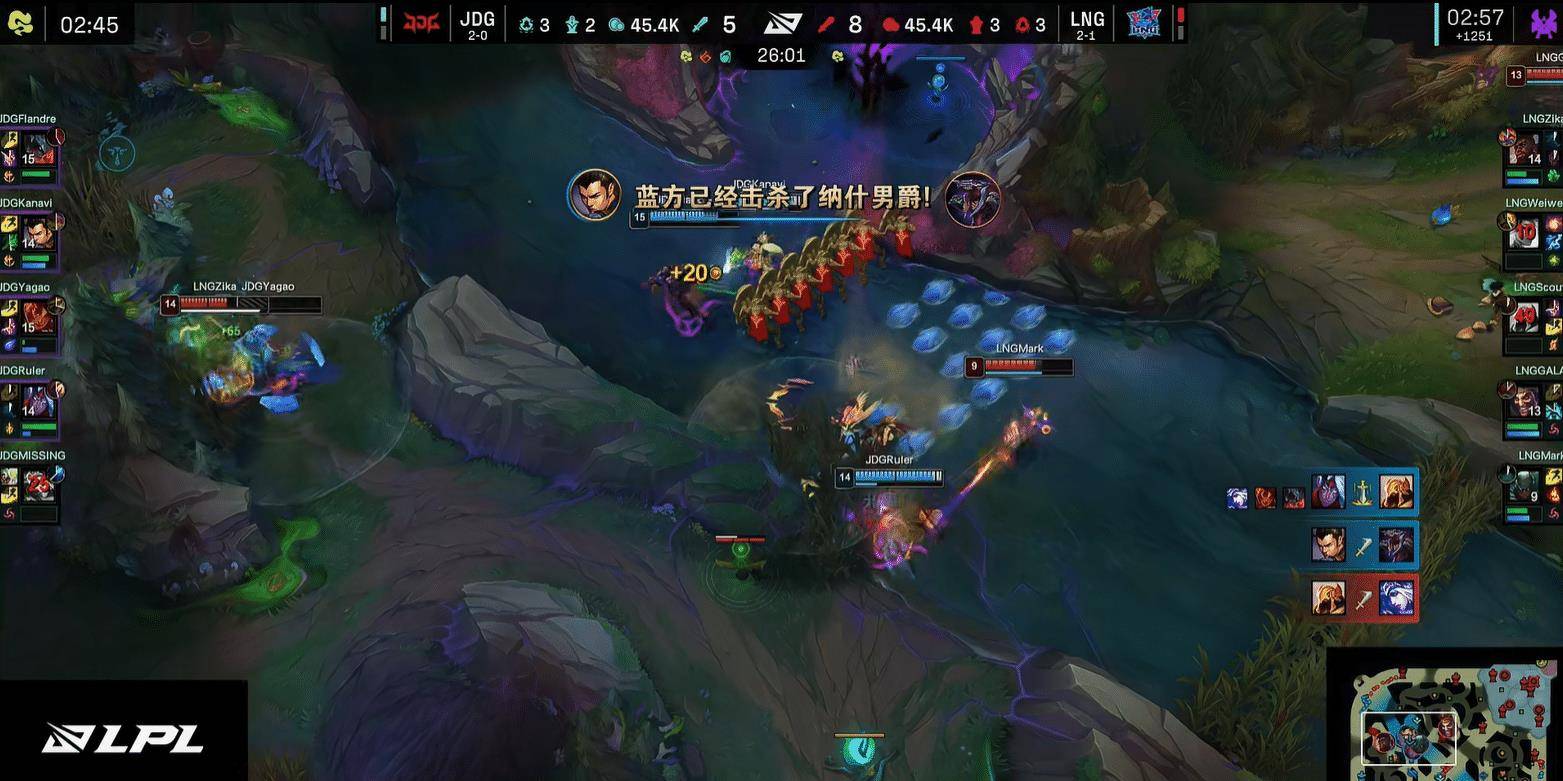The height and width of the screenshot is (781, 1563).
Task: Select JDGYagao's champion portrait
Action: [36, 320]
